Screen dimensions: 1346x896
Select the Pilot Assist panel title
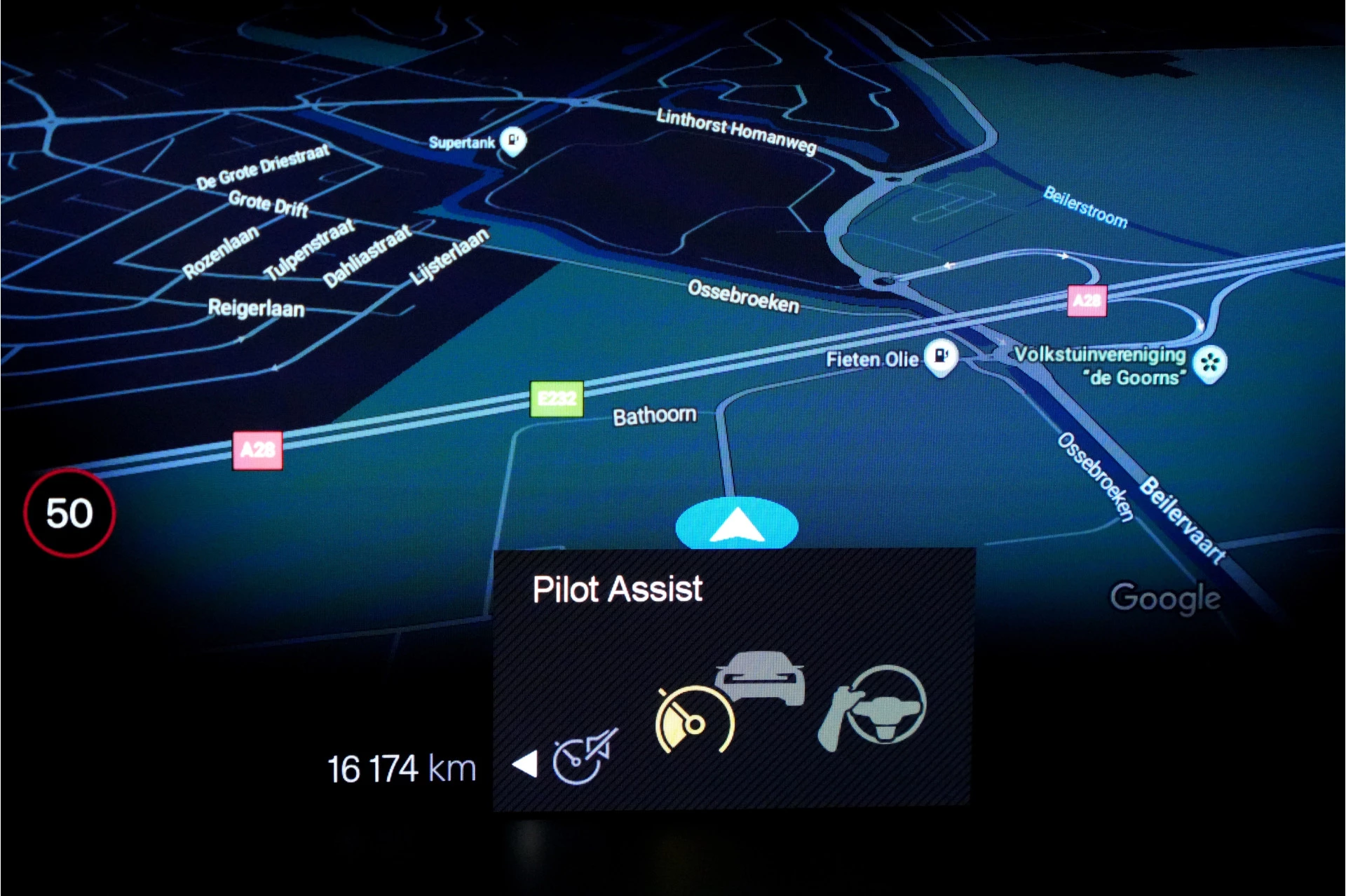click(617, 589)
